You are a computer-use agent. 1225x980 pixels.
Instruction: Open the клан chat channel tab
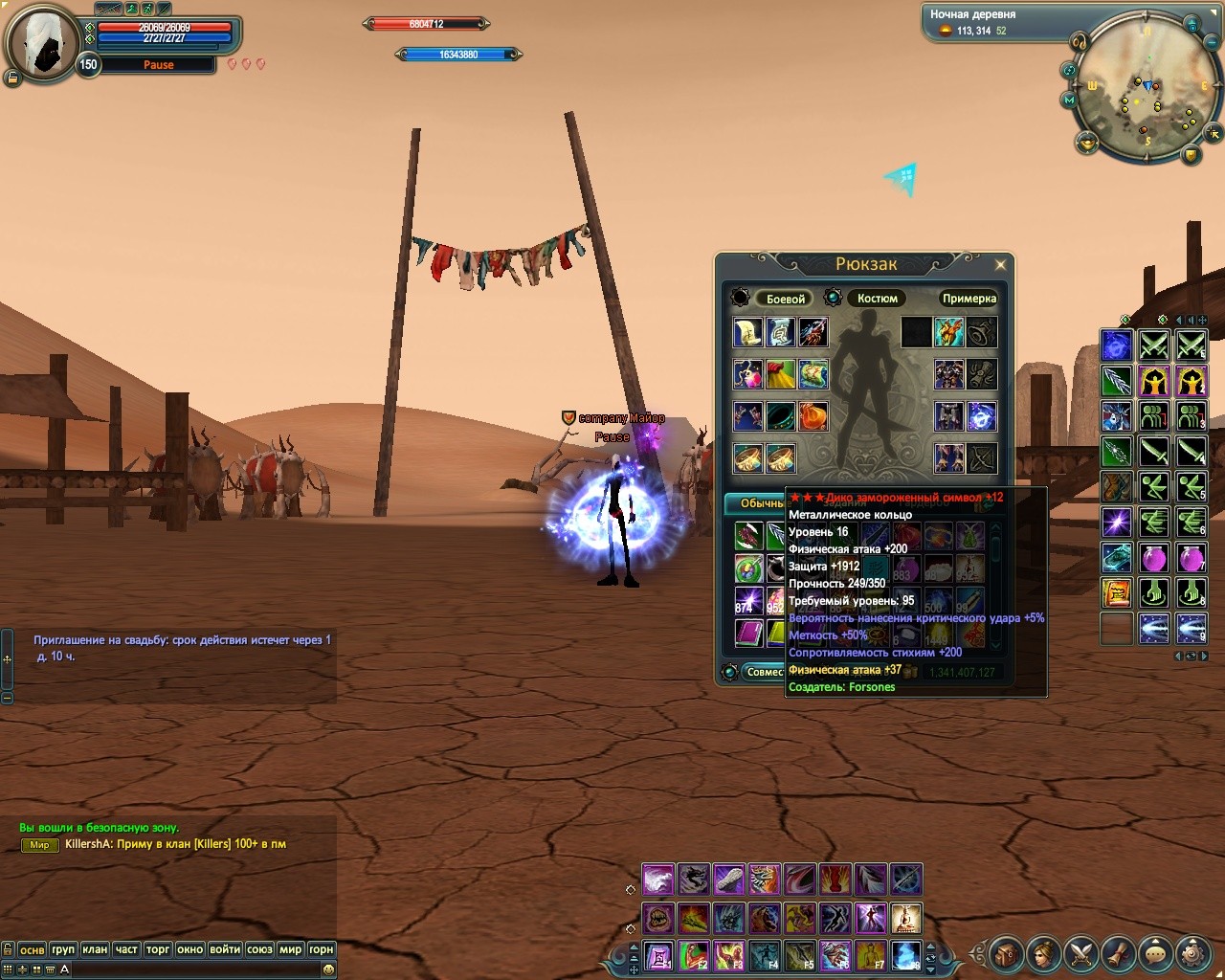(x=95, y=949)
